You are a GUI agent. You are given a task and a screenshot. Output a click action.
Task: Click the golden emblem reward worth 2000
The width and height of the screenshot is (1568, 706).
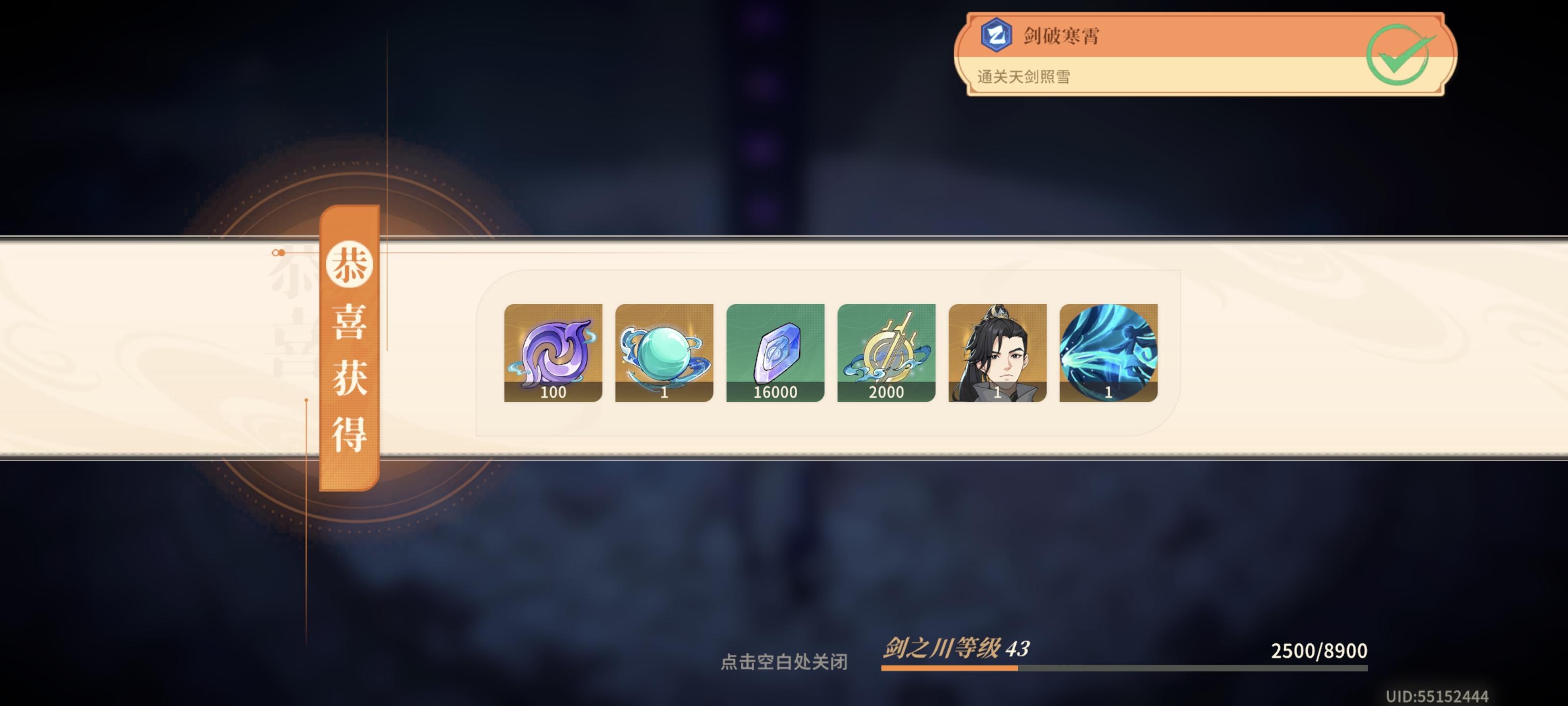point(885,353)
